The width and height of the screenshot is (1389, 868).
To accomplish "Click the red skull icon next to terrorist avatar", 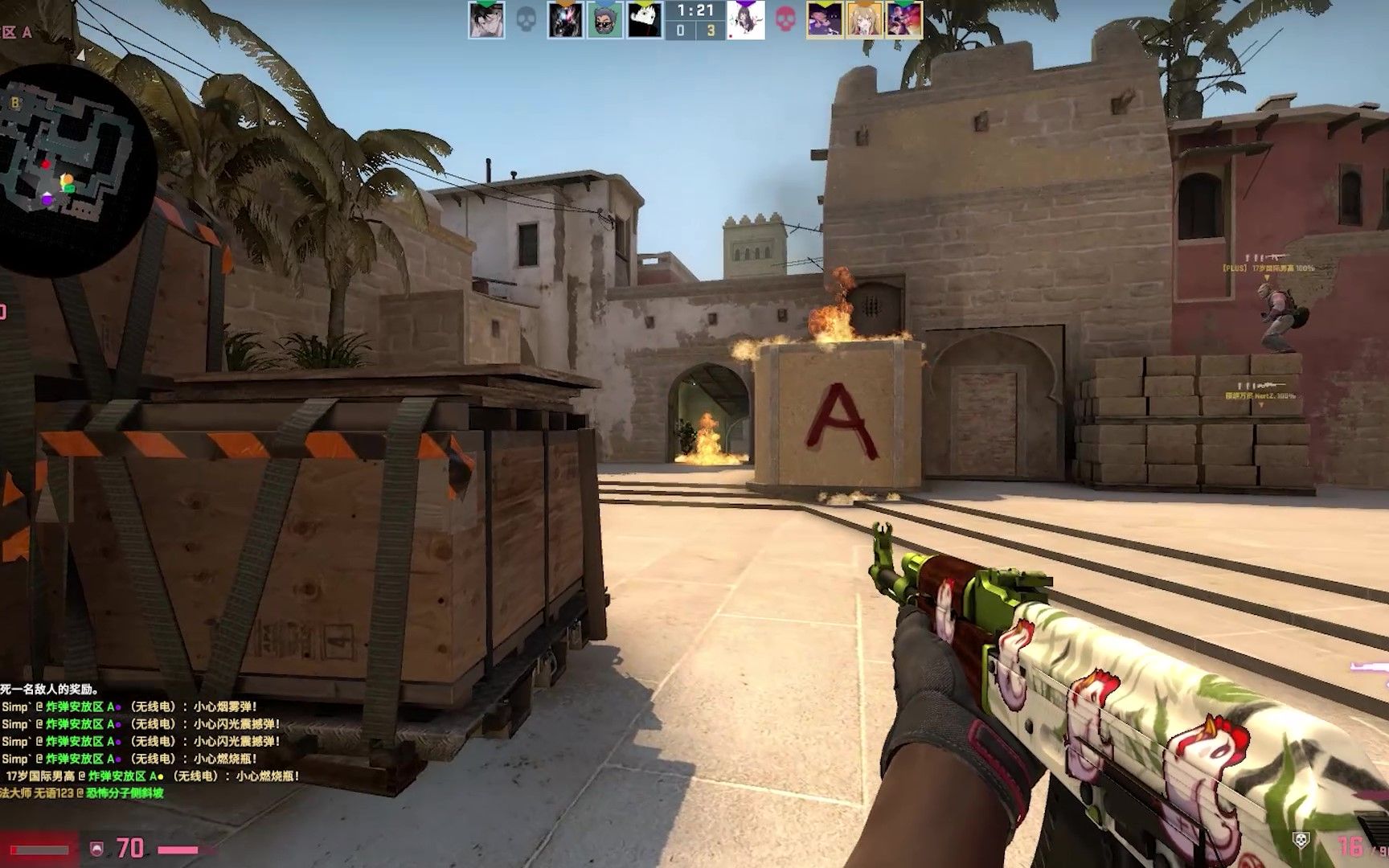I will point(786,18).
